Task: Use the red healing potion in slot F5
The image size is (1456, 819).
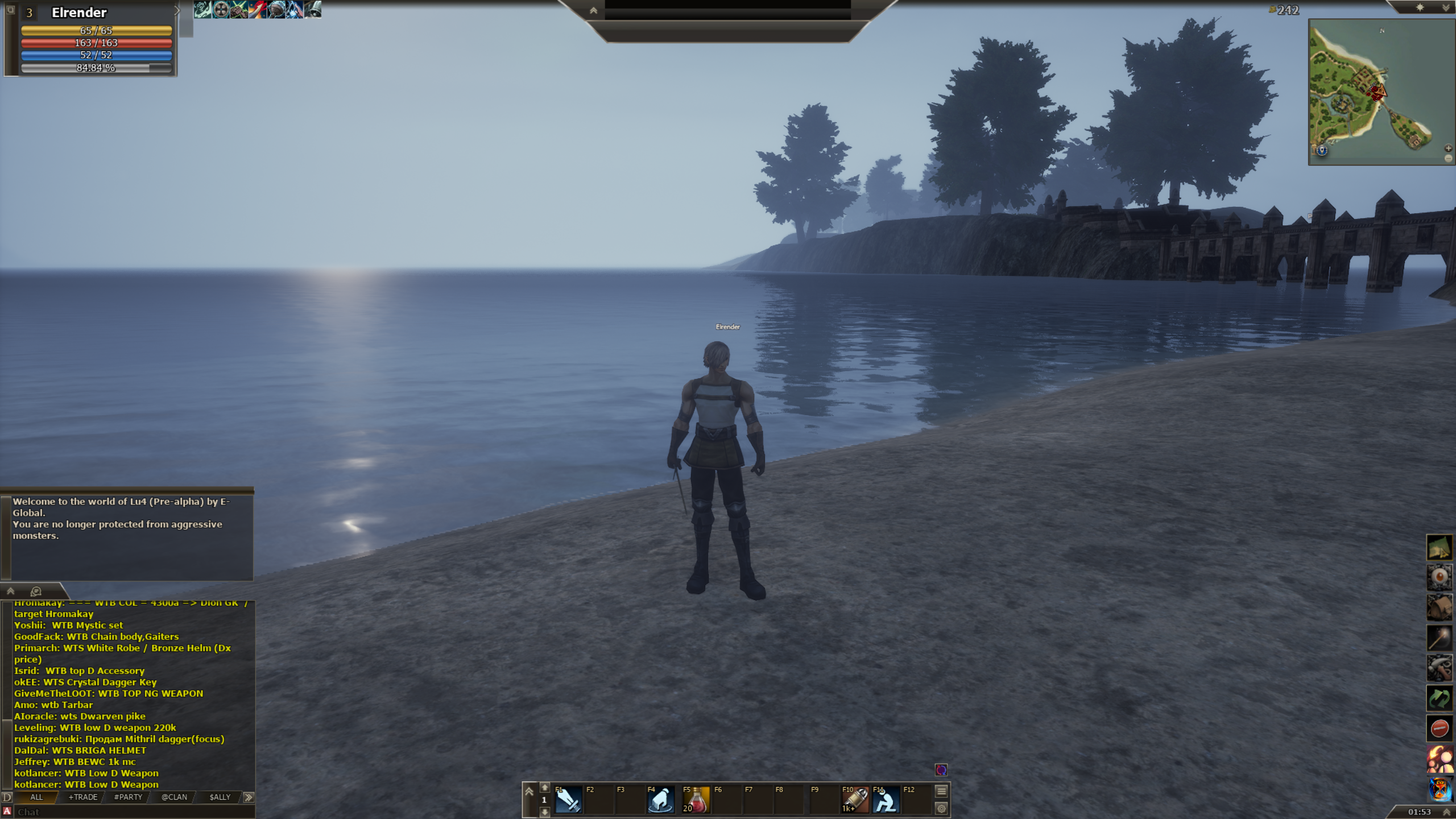Action: 696,800
